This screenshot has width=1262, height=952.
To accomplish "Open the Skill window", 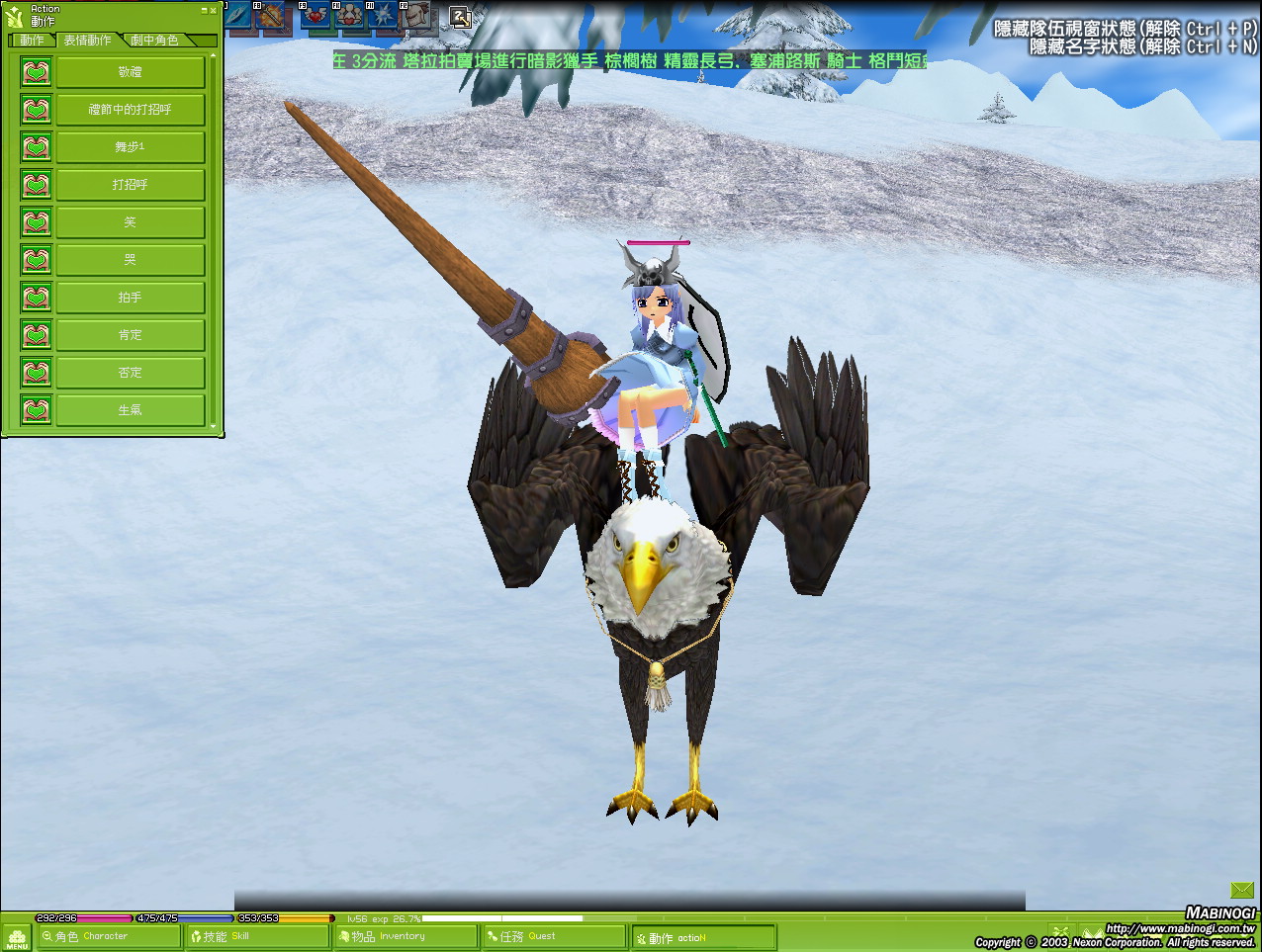I will pyautogui.click(x=257, y=936).
